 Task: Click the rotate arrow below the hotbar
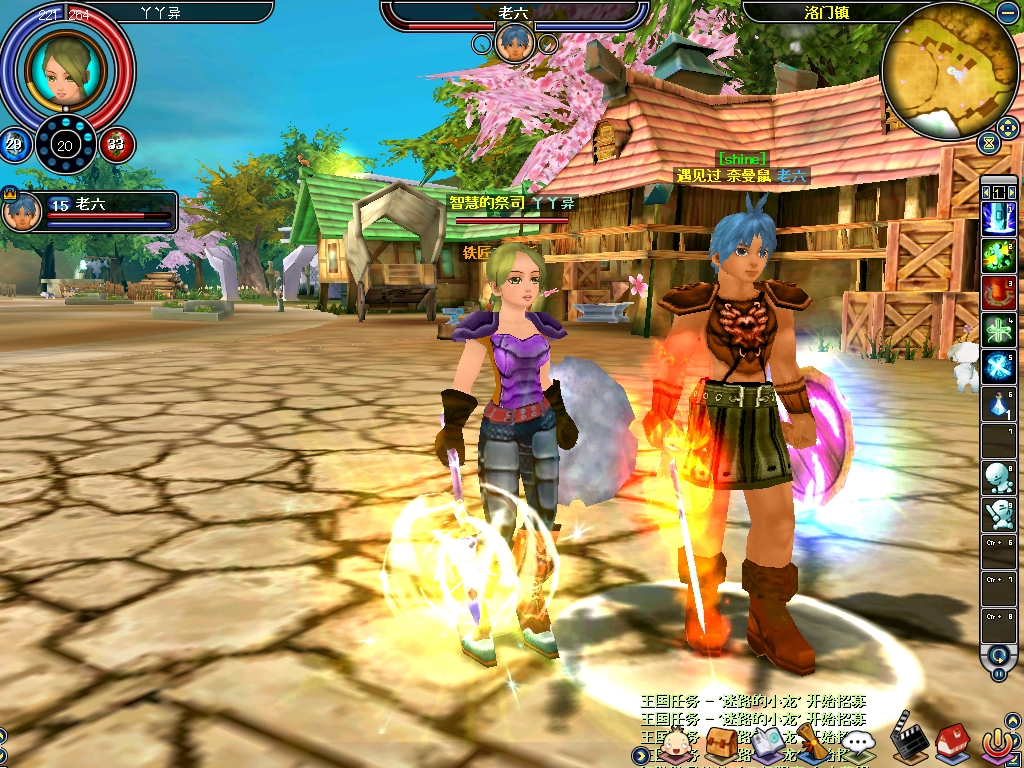click(998, 656)
